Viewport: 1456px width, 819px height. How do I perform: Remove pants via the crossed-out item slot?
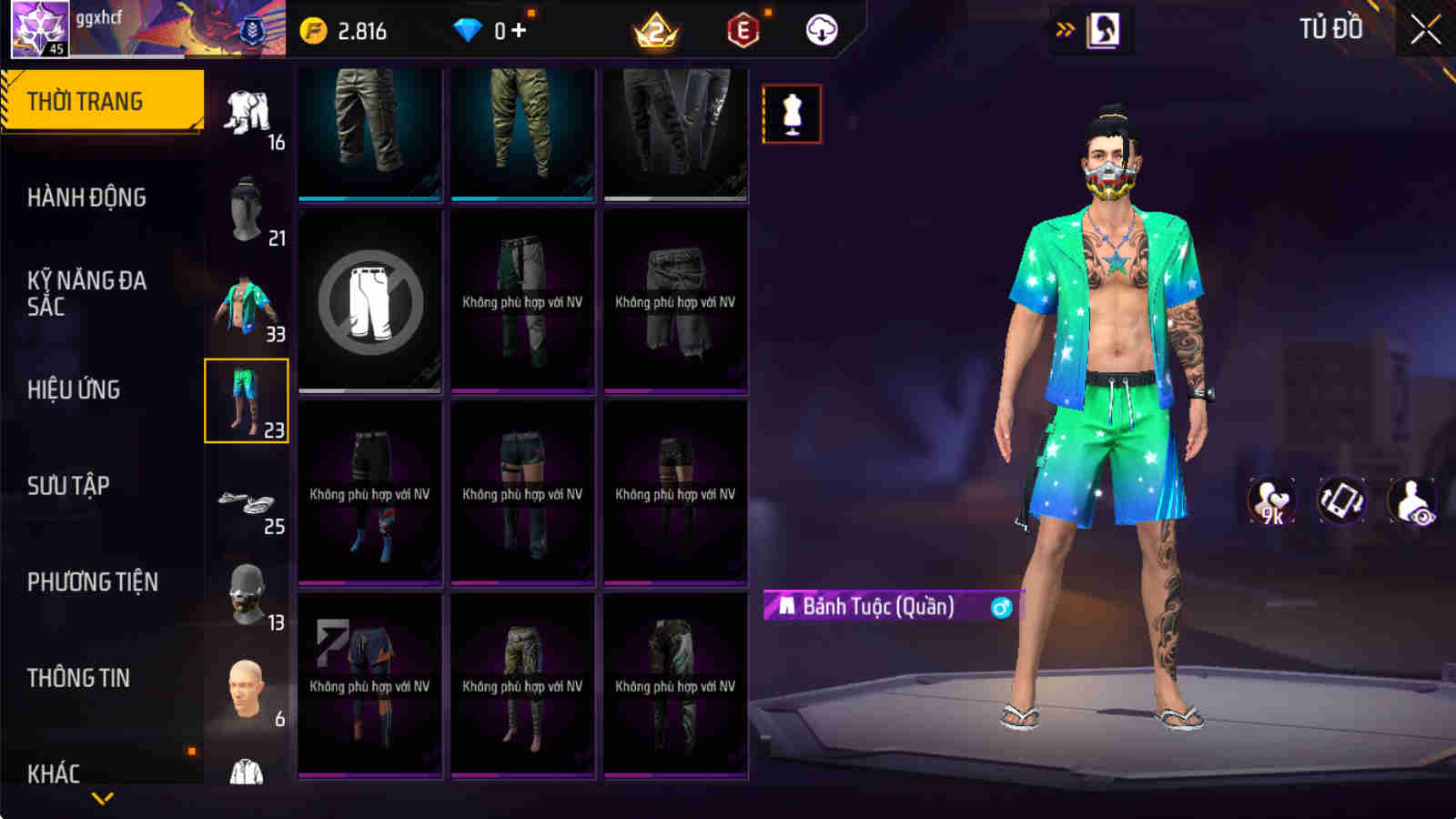[369, 303]
